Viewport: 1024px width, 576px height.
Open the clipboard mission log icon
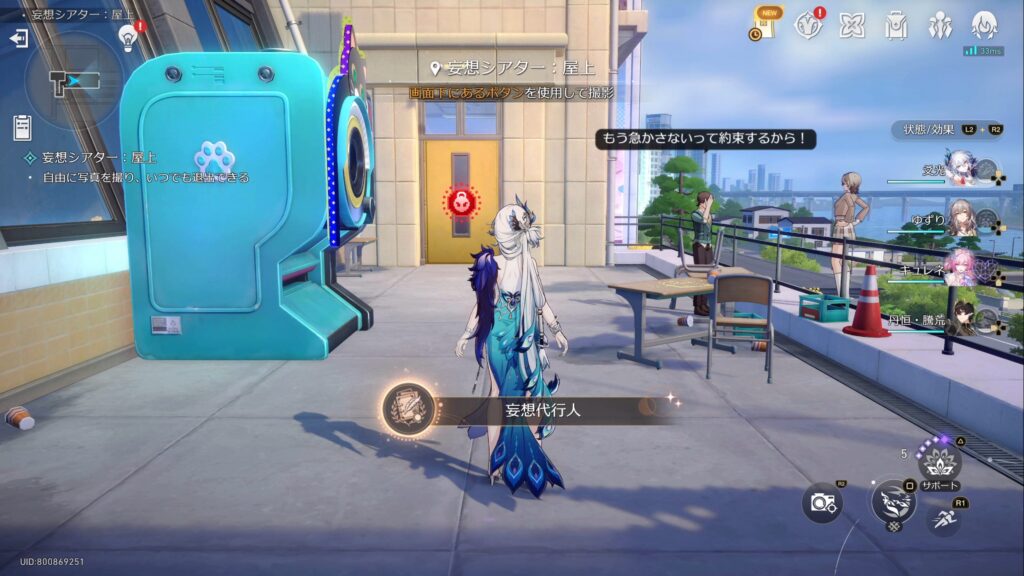22,127
